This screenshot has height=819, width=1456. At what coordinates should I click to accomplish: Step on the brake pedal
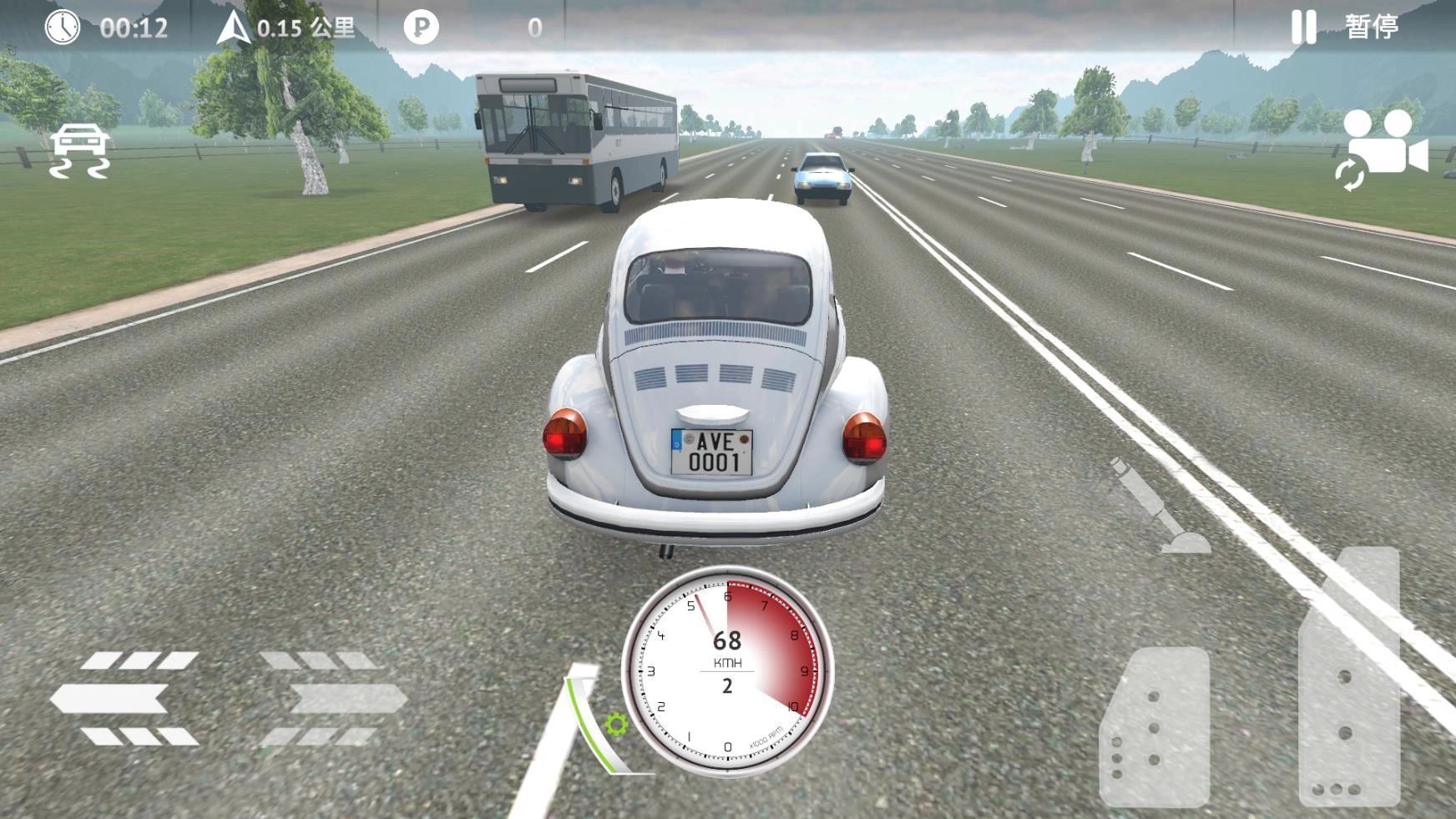(1155, 726)
